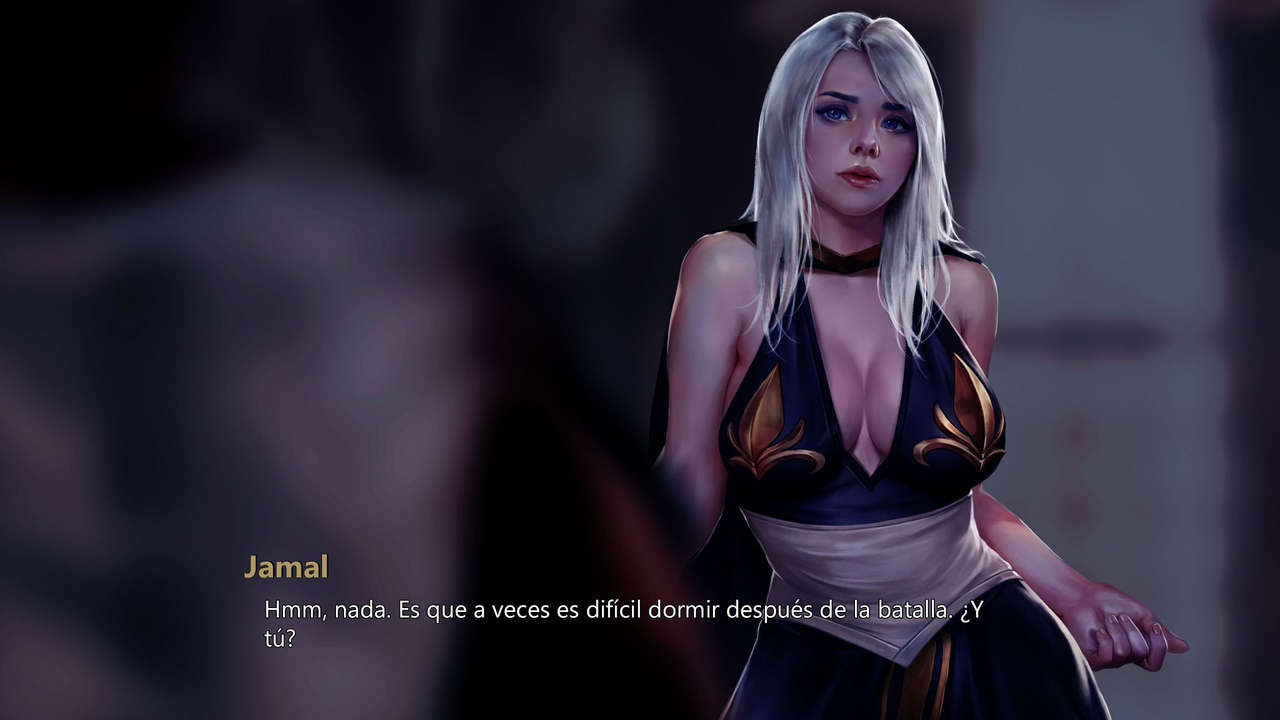Viewport: 1280px width, 720px height.
Task: Click the character's black choker collar
Action: pos(845,258)
